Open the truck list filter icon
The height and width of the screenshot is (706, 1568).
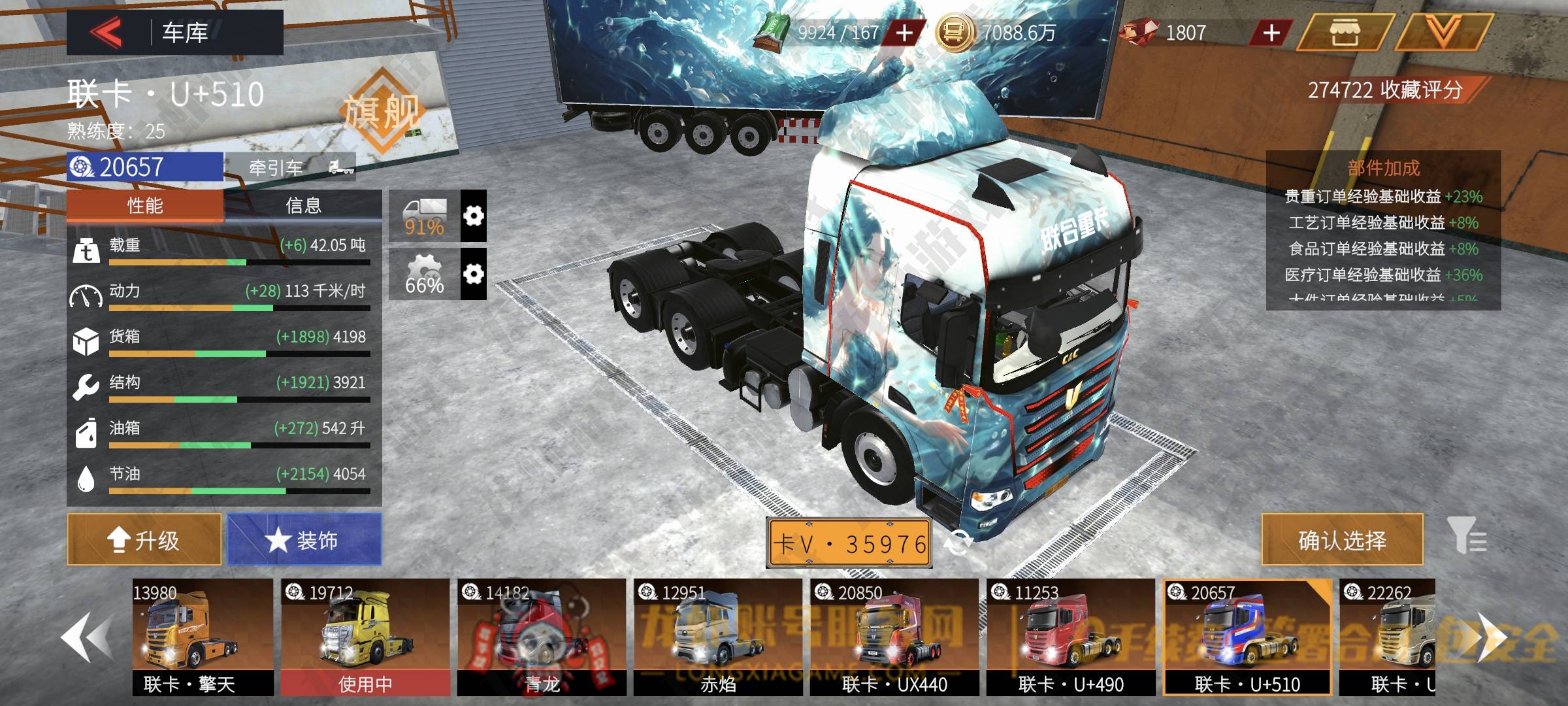(x=1466, y=536)
